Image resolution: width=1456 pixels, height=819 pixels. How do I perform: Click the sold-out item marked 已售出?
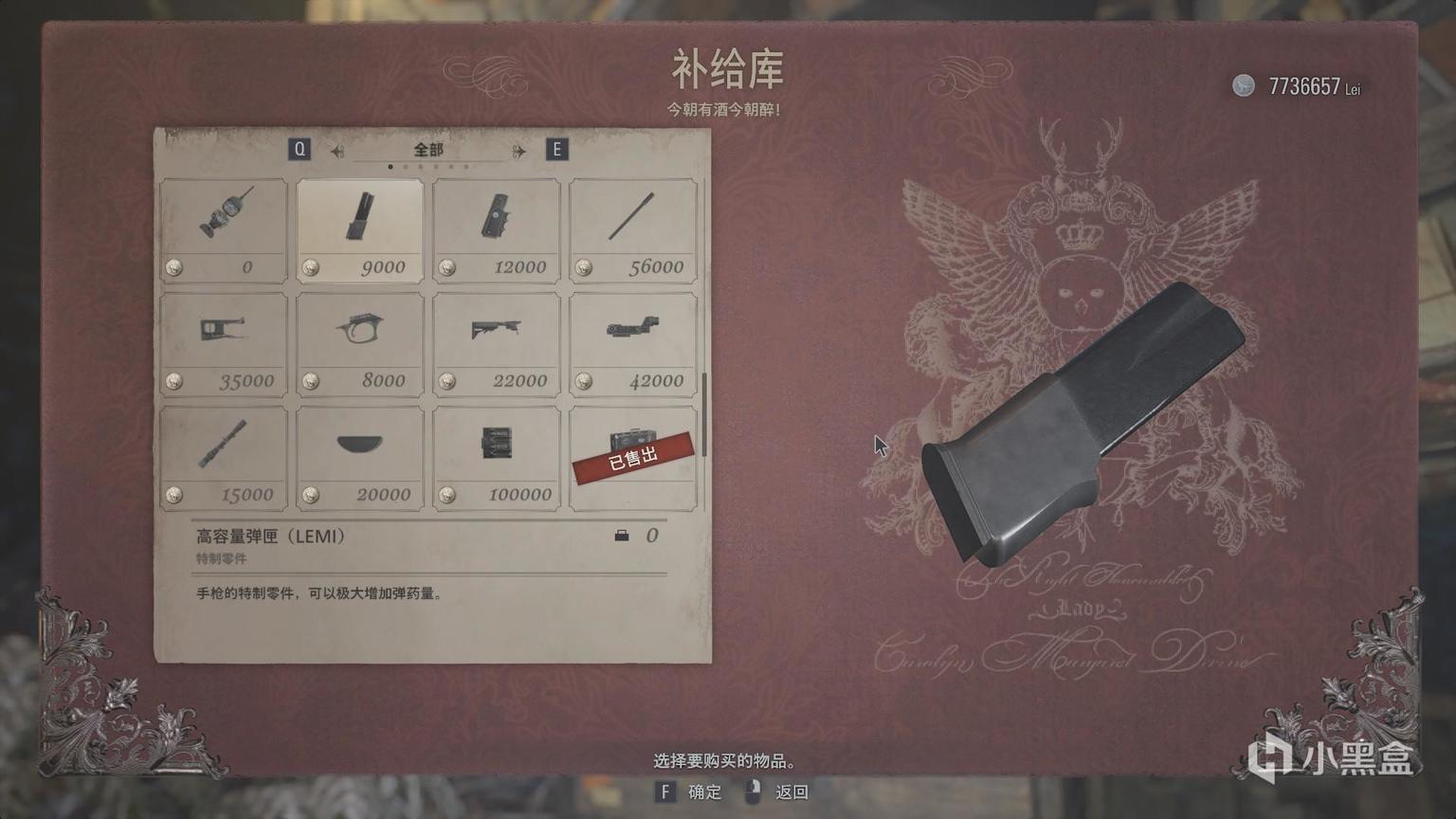pos(632,455)
